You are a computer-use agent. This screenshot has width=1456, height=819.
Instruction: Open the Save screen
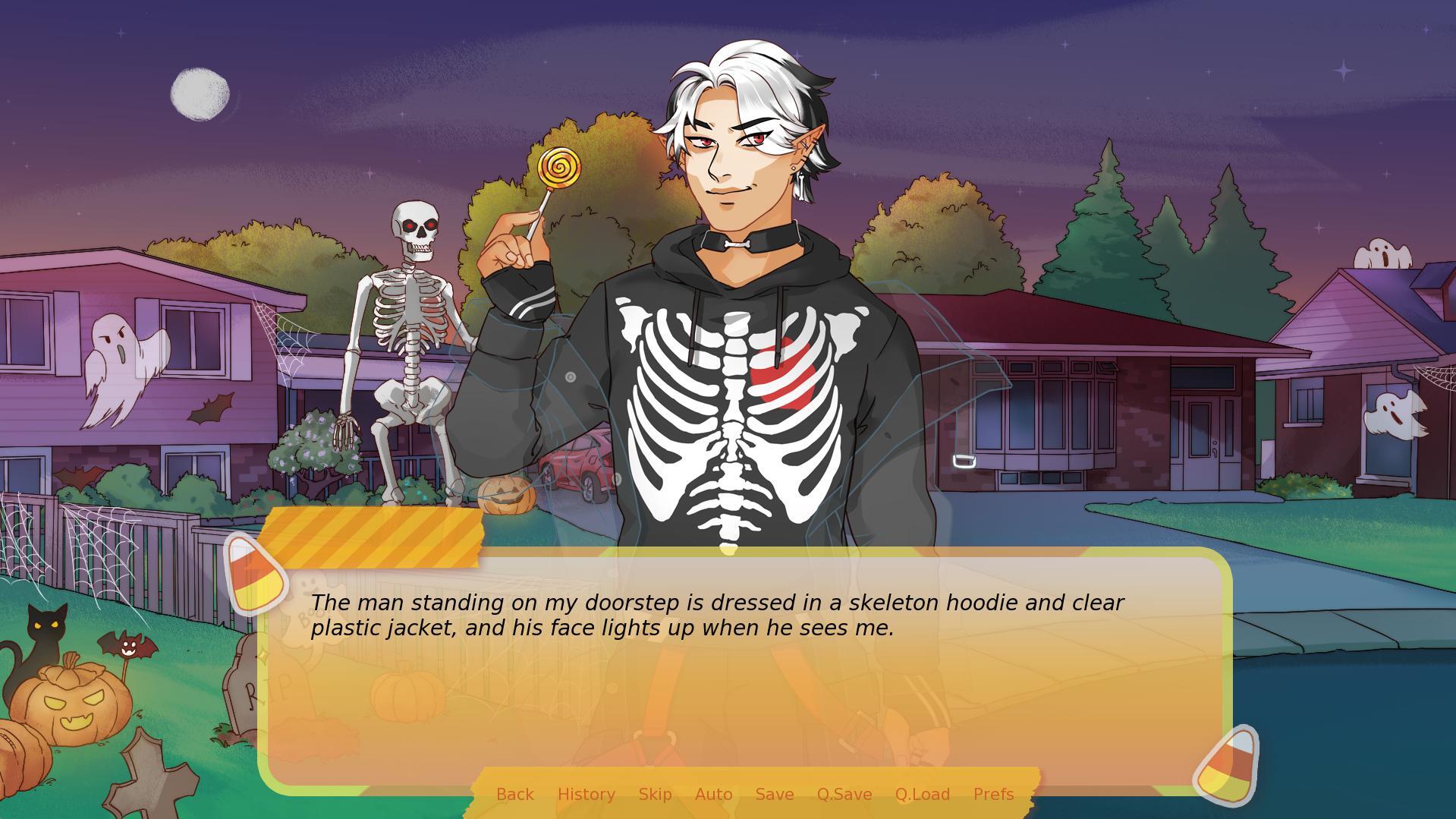click(x=774, y=794)
